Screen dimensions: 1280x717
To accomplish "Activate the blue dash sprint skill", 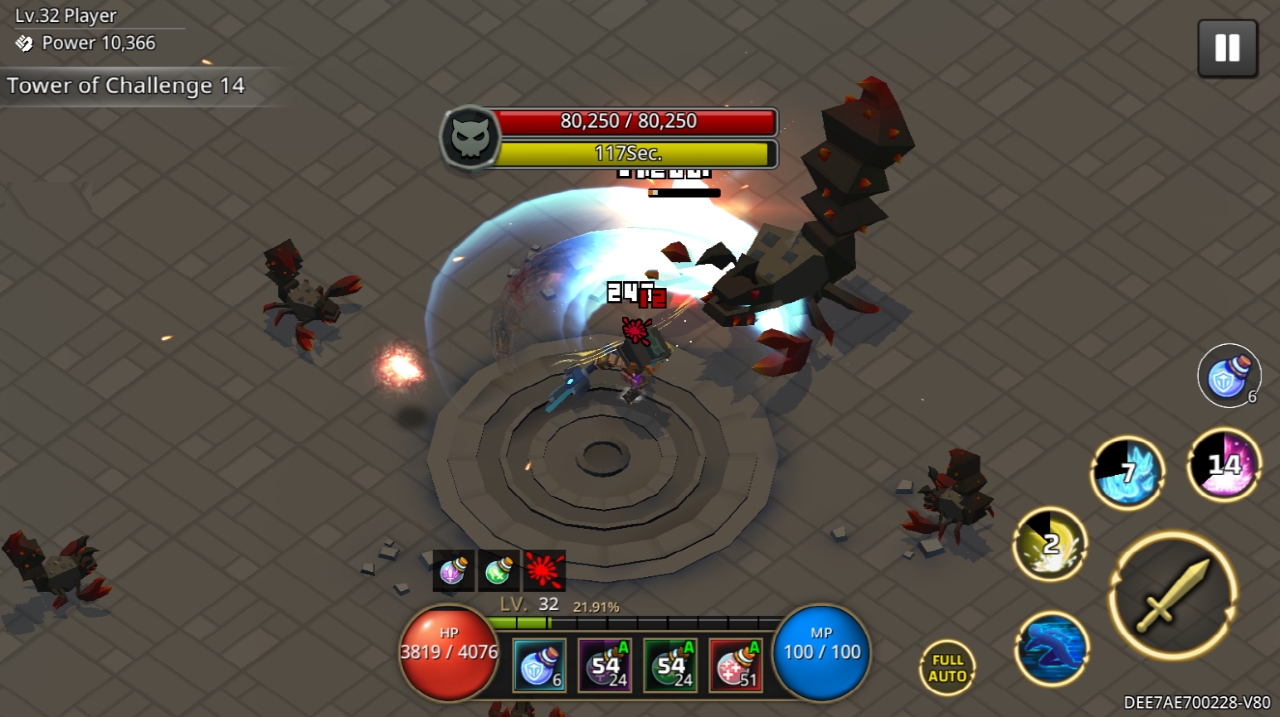I will [x=1052, y=649].
